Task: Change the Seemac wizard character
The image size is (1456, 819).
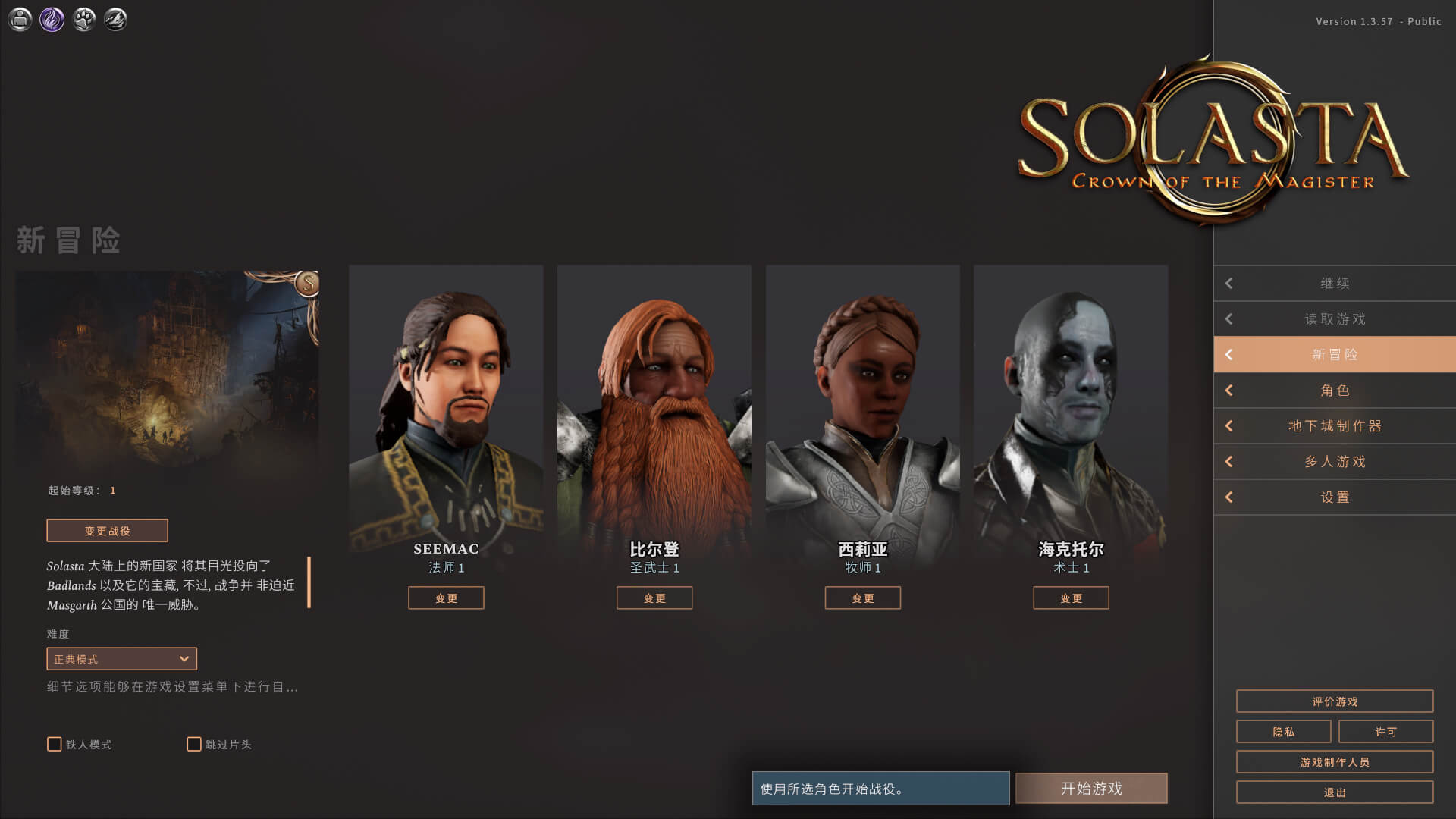Action: click(446, 598)
